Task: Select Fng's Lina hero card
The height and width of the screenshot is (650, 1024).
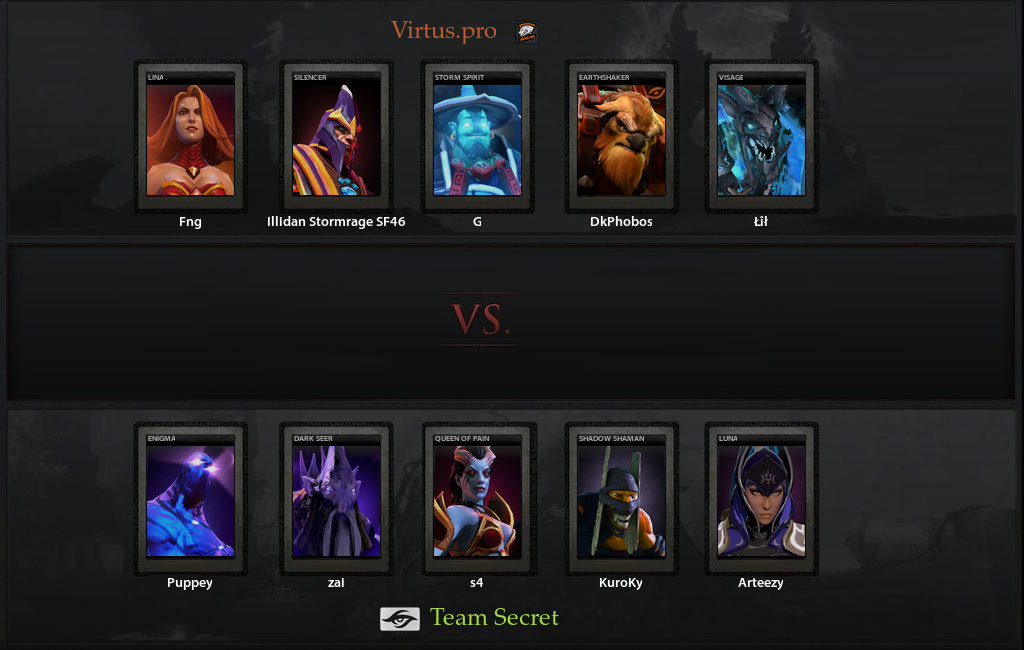Action: [190, 138]
